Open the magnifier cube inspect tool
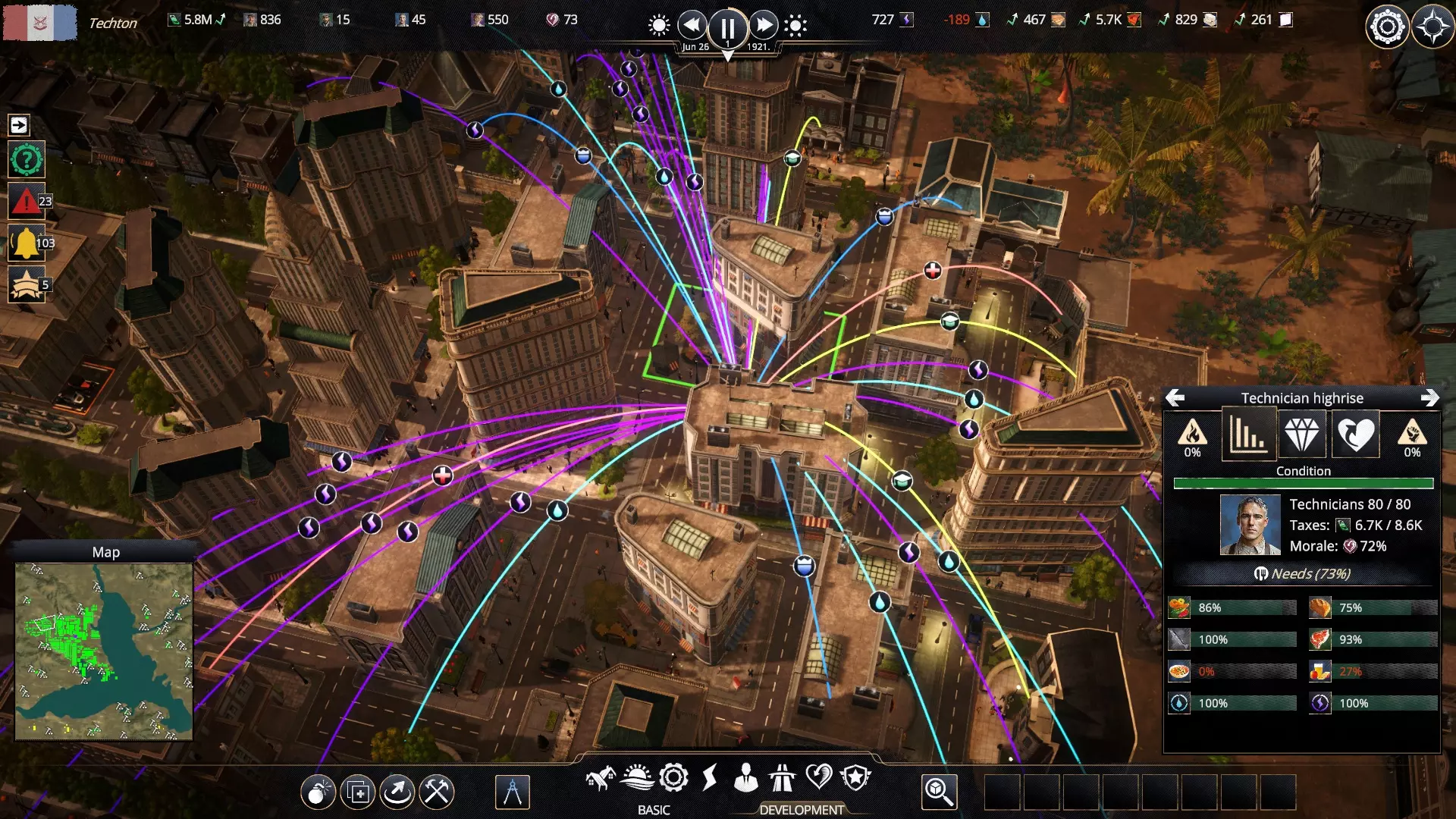1456x819 pixels. [939, 792]
